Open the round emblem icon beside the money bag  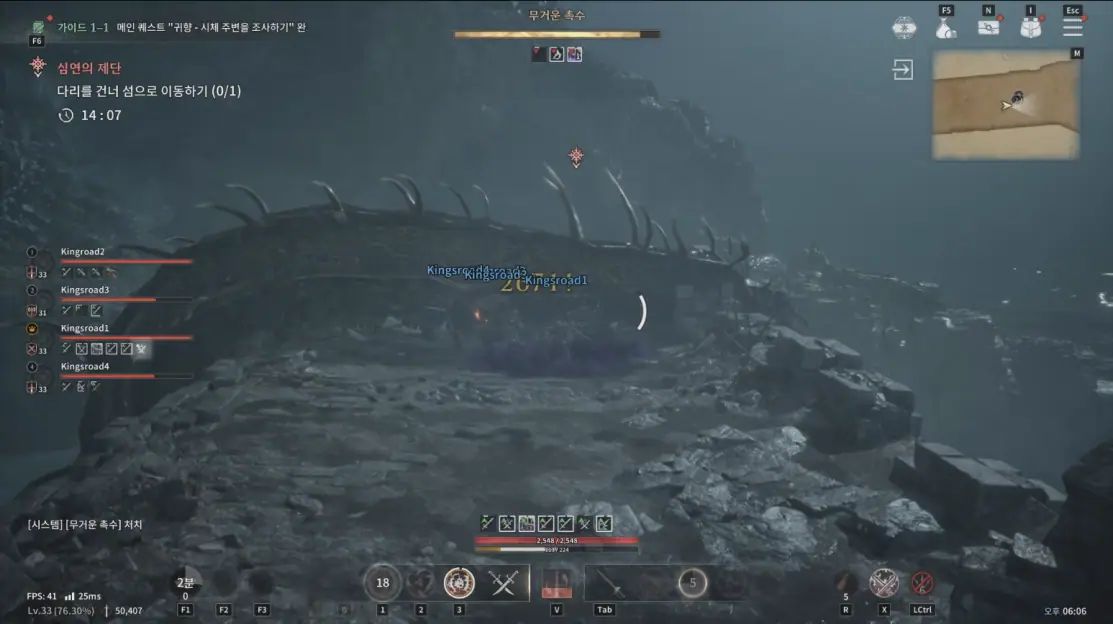tap(904, 28)
